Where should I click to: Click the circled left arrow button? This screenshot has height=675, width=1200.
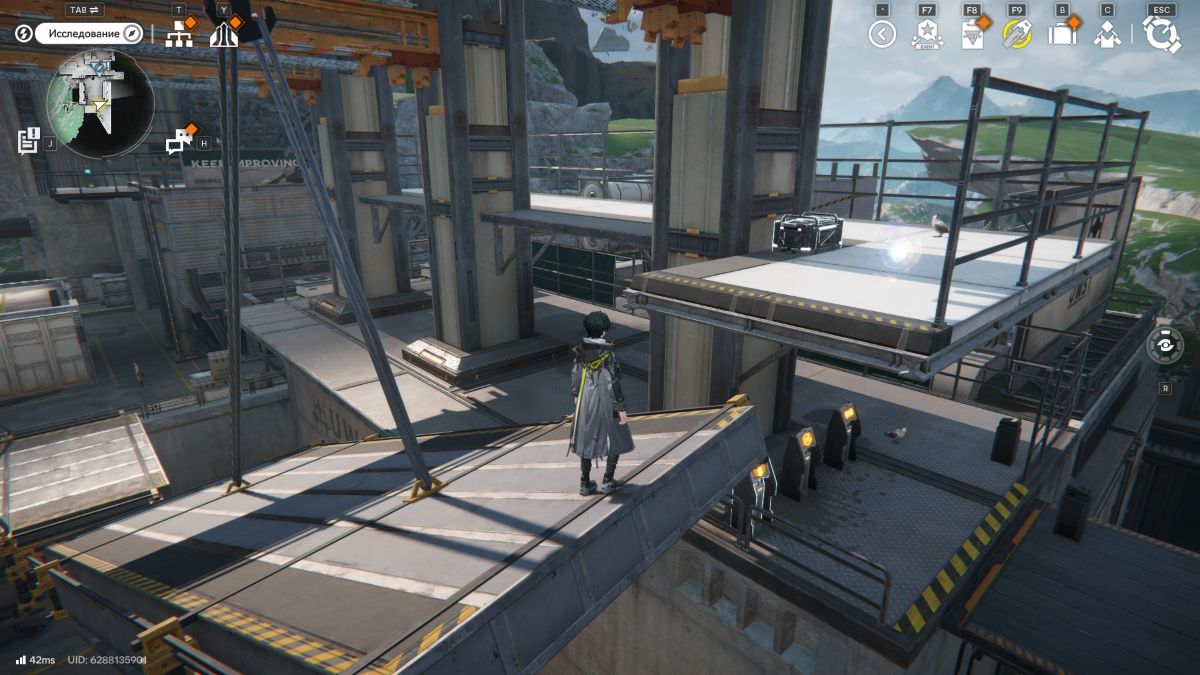click(881, 35)
